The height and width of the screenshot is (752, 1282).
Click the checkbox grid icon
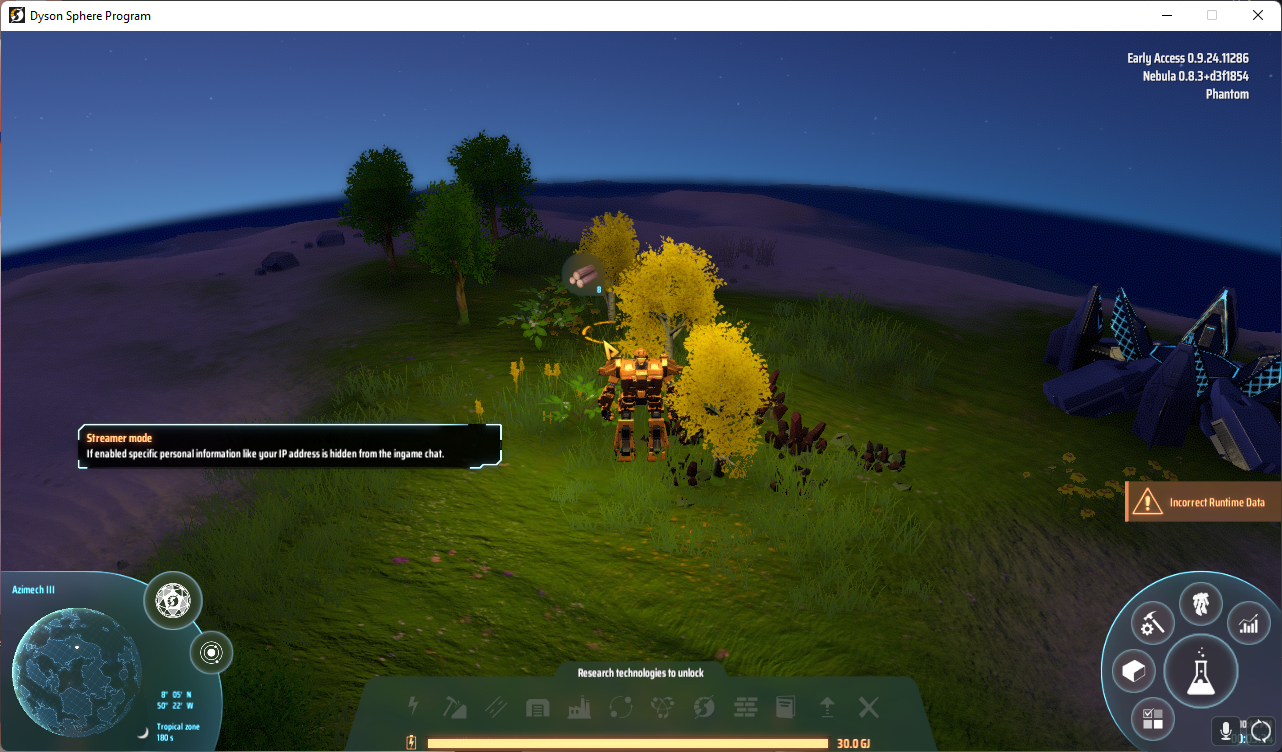[x=1153, y=718]
